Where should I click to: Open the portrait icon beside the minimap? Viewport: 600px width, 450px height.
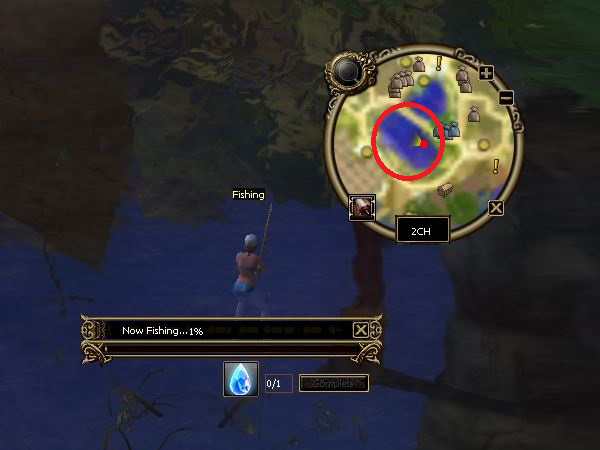tap(361, 207)
